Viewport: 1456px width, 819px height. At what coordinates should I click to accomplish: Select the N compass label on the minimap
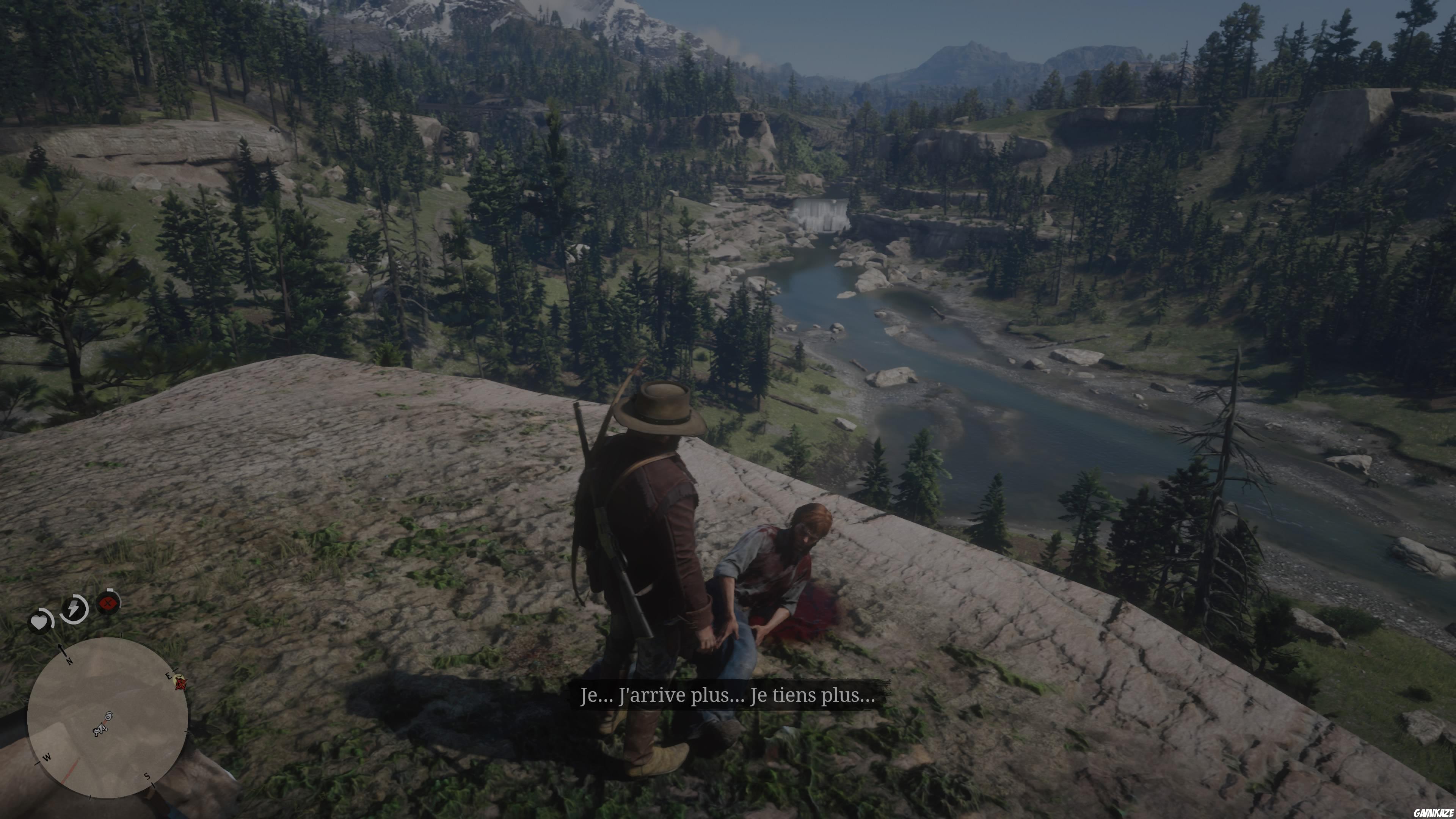coord(69,661)
